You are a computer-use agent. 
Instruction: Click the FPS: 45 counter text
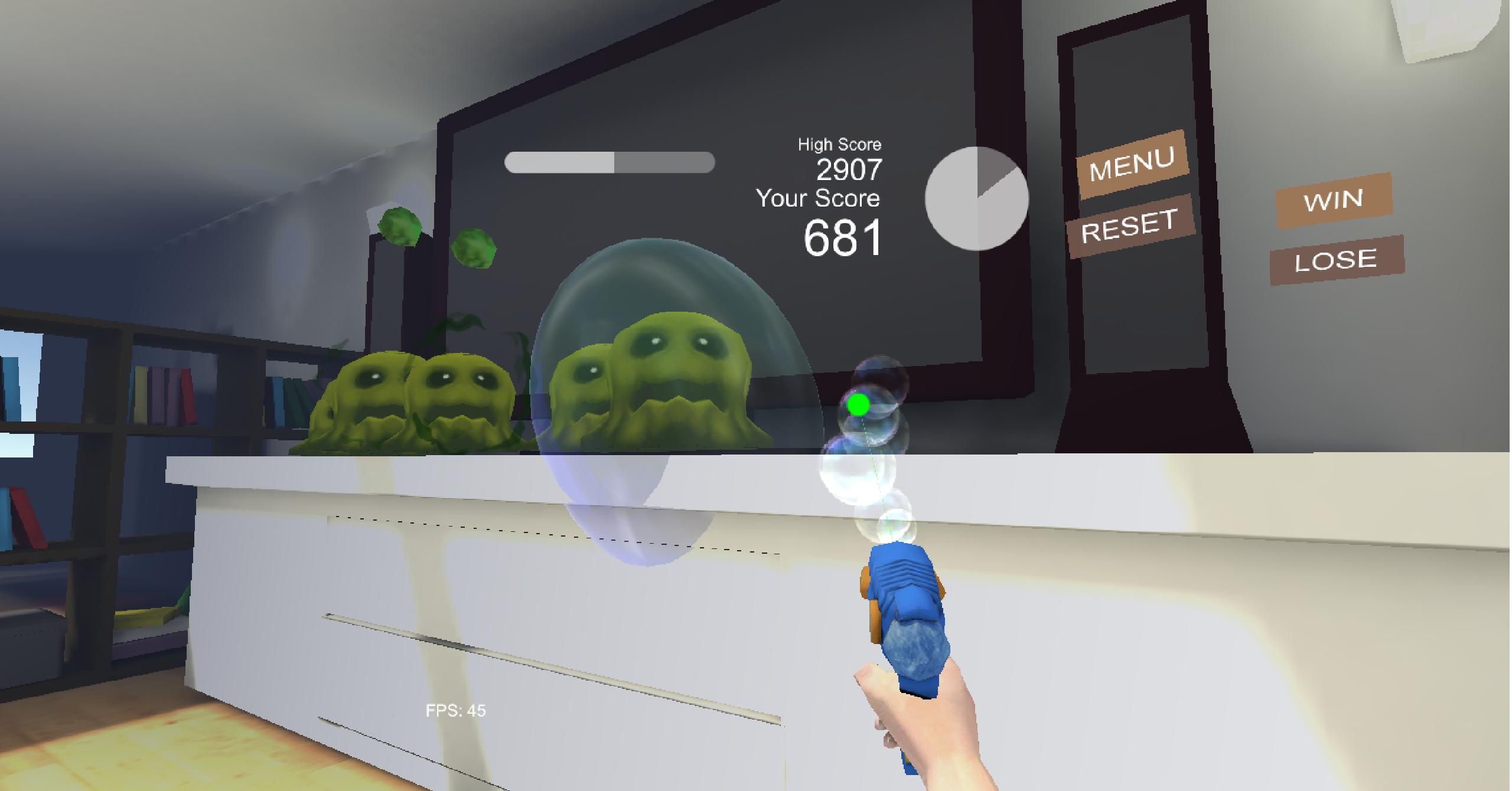pos(455,710)
